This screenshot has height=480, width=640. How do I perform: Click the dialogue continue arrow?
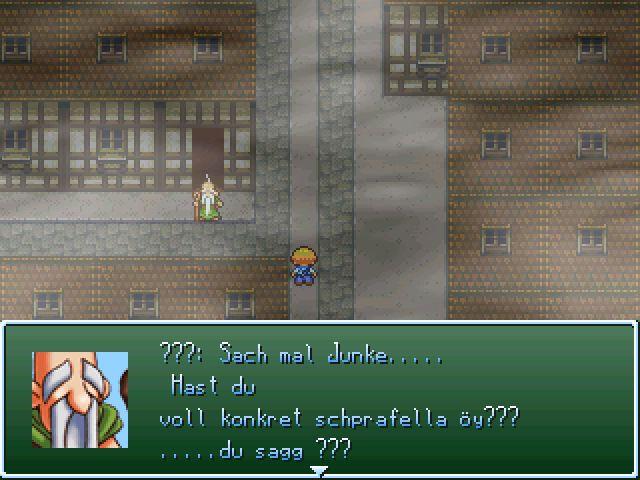[x=319, y=468]
